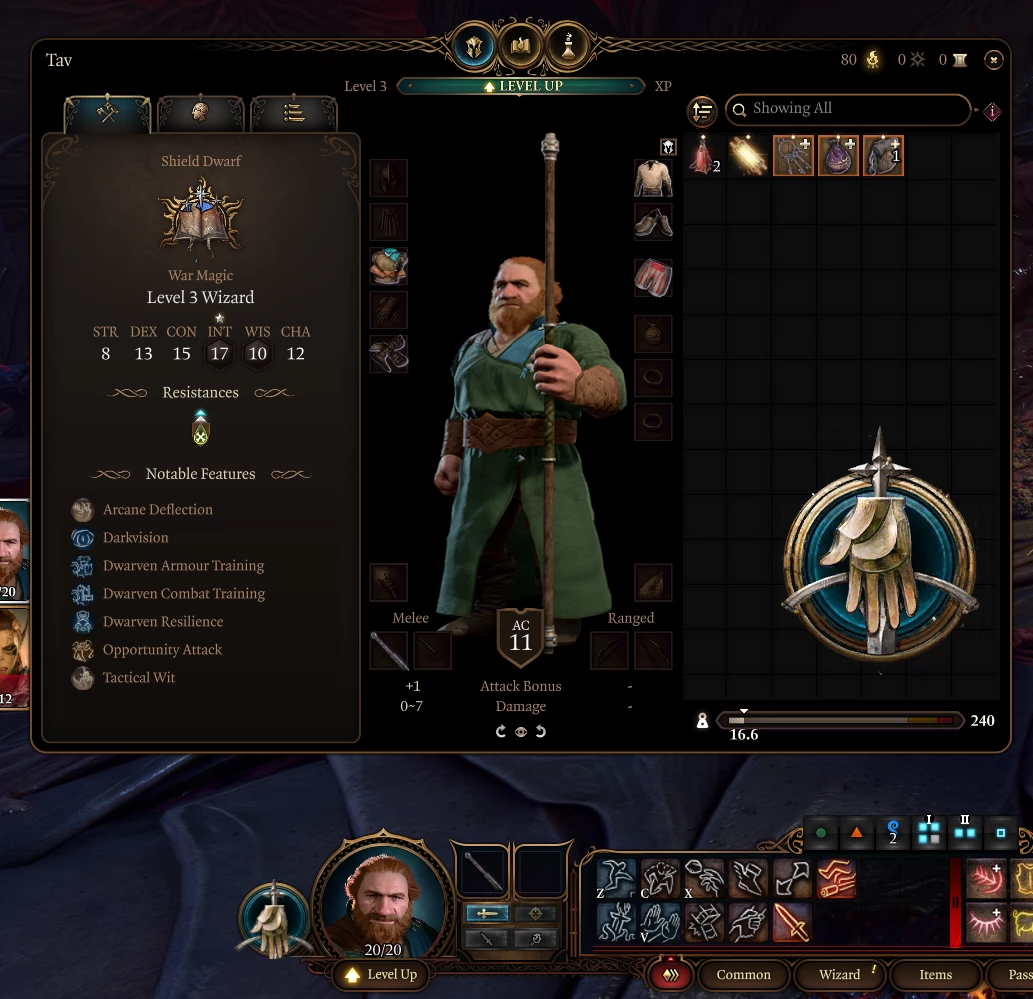
Task: Click the equipped shoes slot
Action: 653,222
